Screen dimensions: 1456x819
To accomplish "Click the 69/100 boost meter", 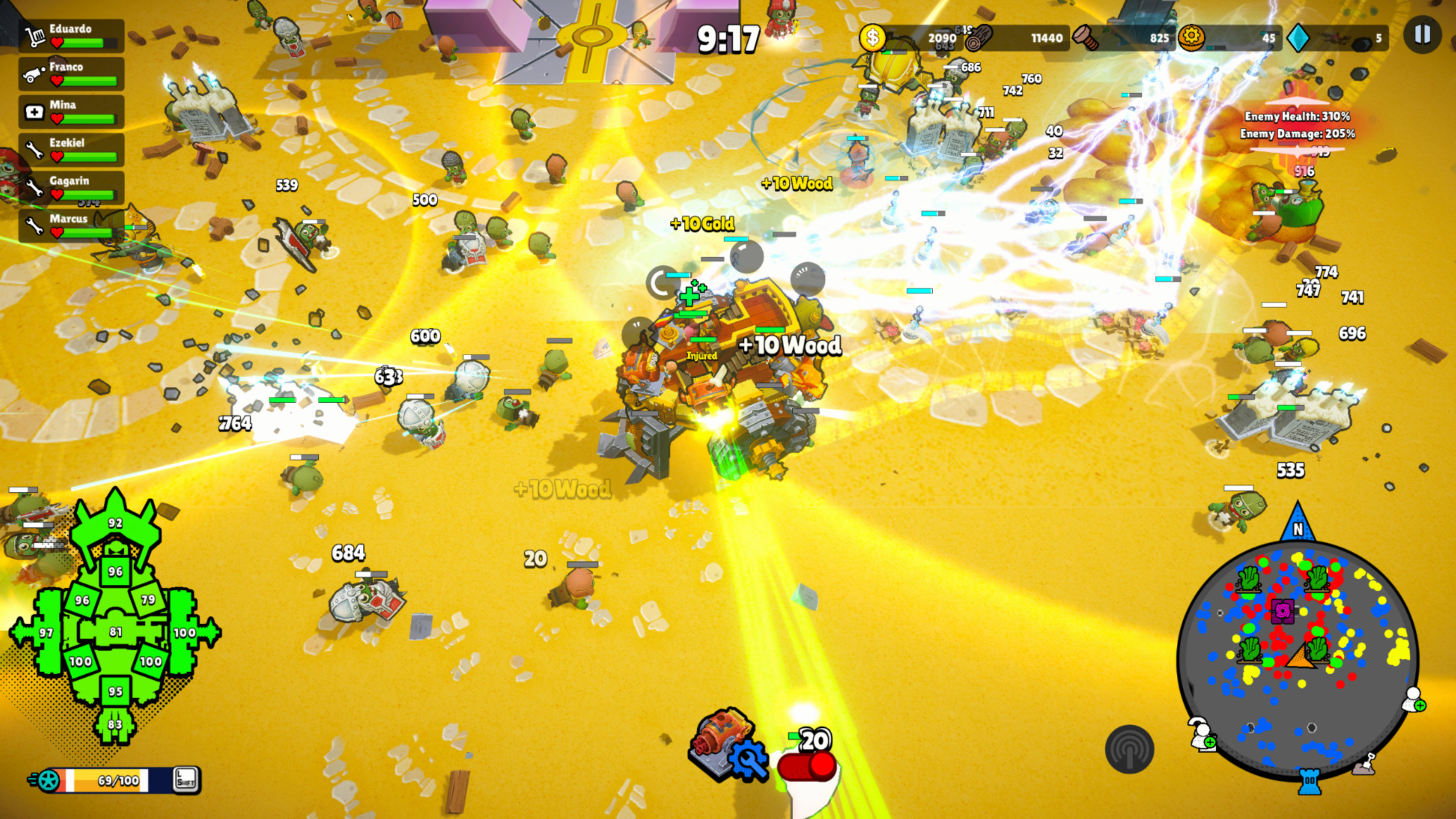I will tap(109, 780).
